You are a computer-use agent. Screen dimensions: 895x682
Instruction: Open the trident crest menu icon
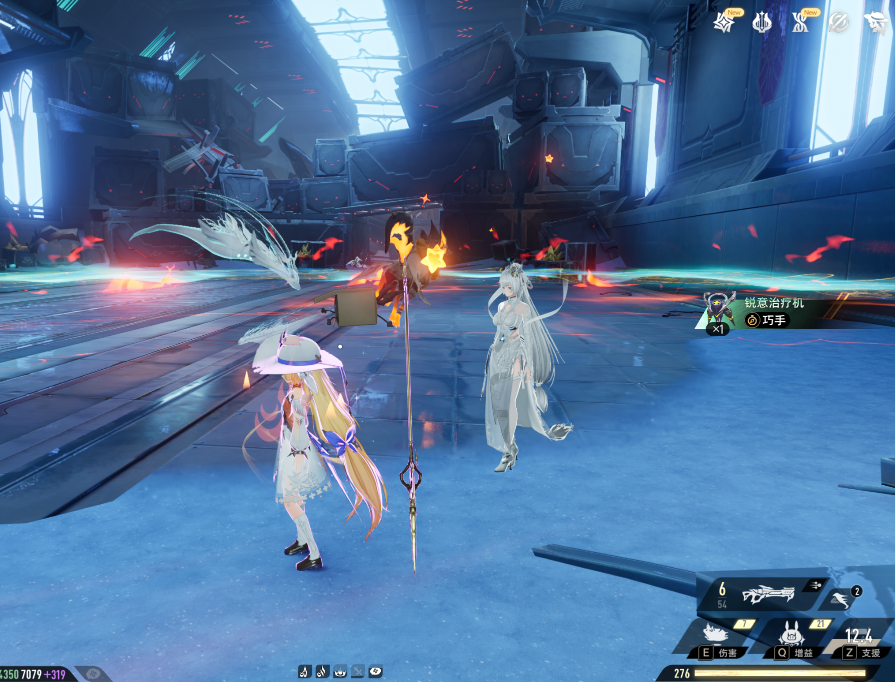762,21
